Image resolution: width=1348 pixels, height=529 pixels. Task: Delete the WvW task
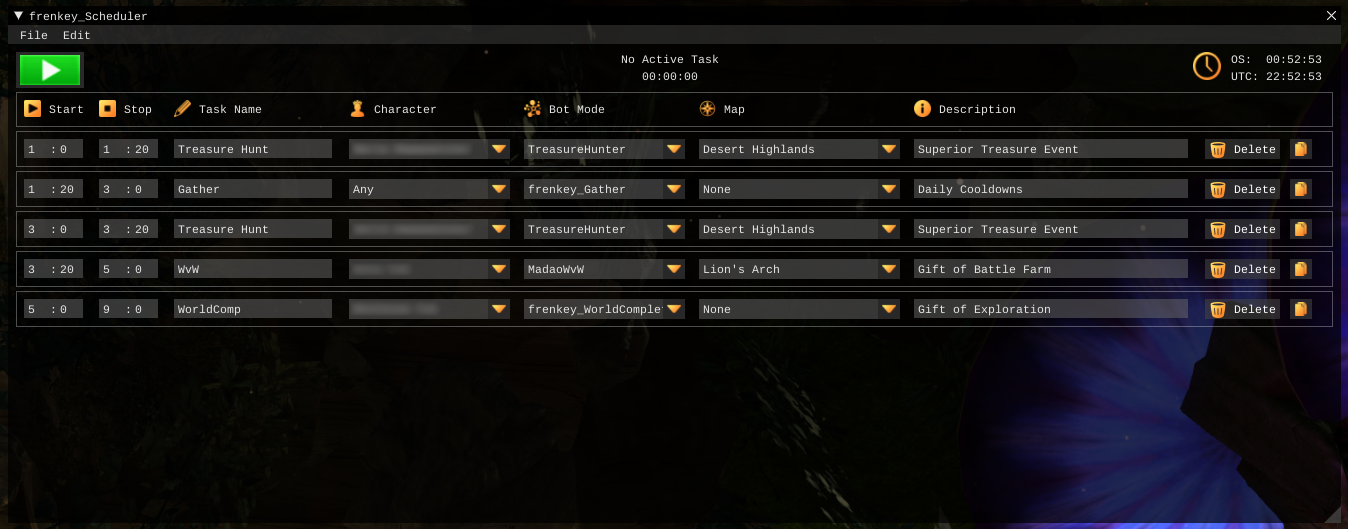(x=1242, y=269)
